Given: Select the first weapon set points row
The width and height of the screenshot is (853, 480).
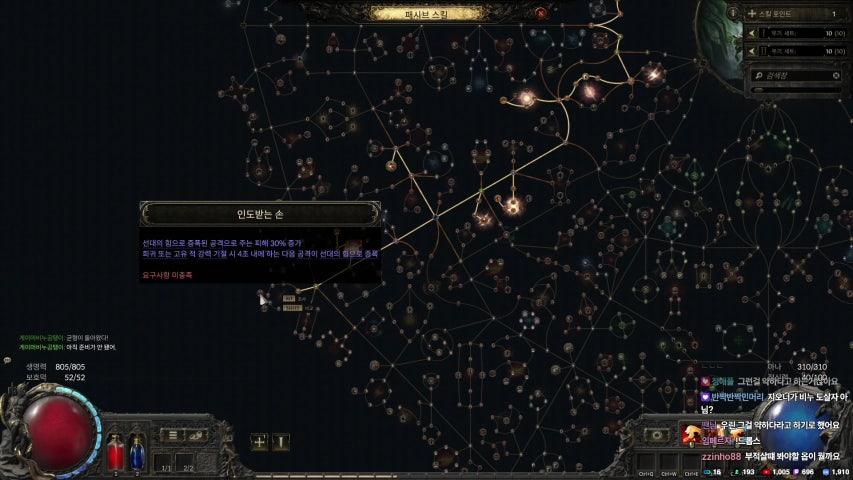Looking at the screenshot, I should [796, 33].
